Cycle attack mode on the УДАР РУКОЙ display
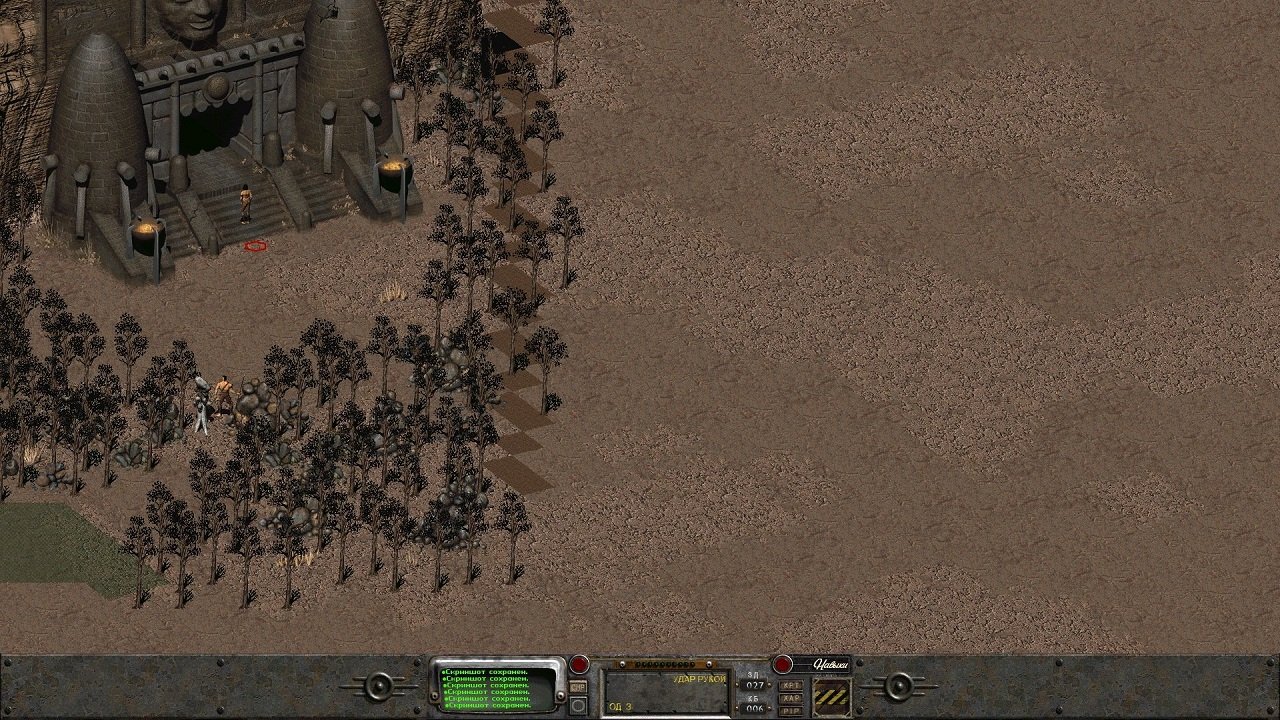The width and height of the screenshot is (1280, 720). 698,678
